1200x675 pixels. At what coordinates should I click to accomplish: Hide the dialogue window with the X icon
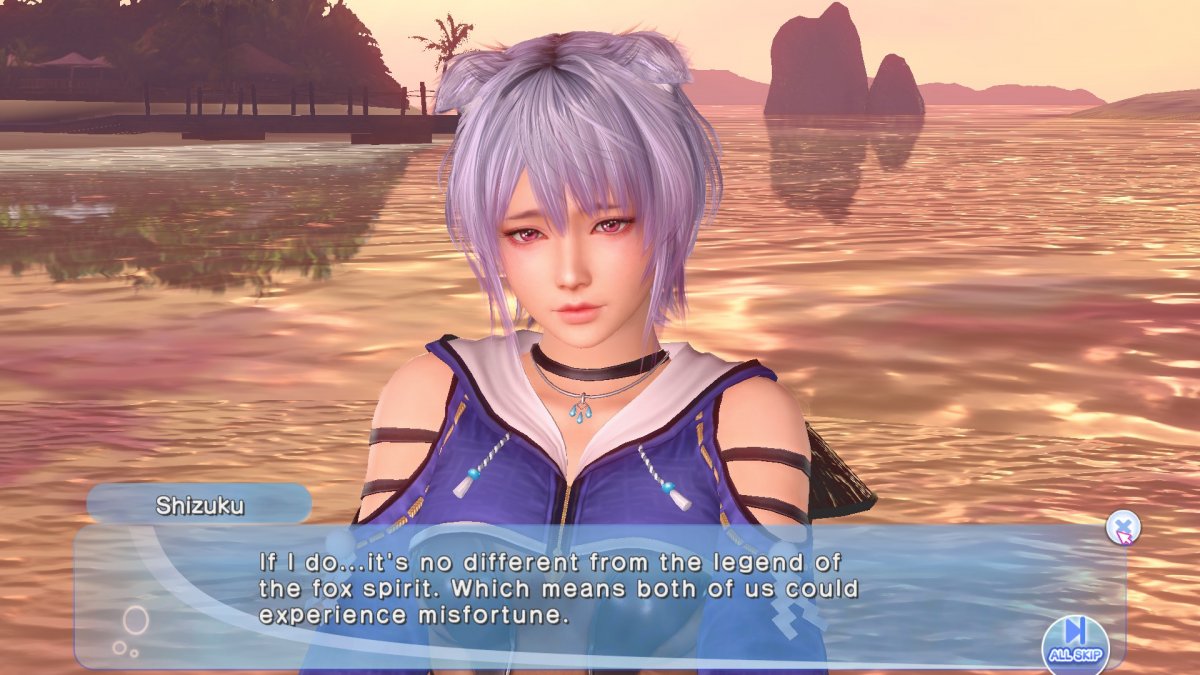[1123, 527]
